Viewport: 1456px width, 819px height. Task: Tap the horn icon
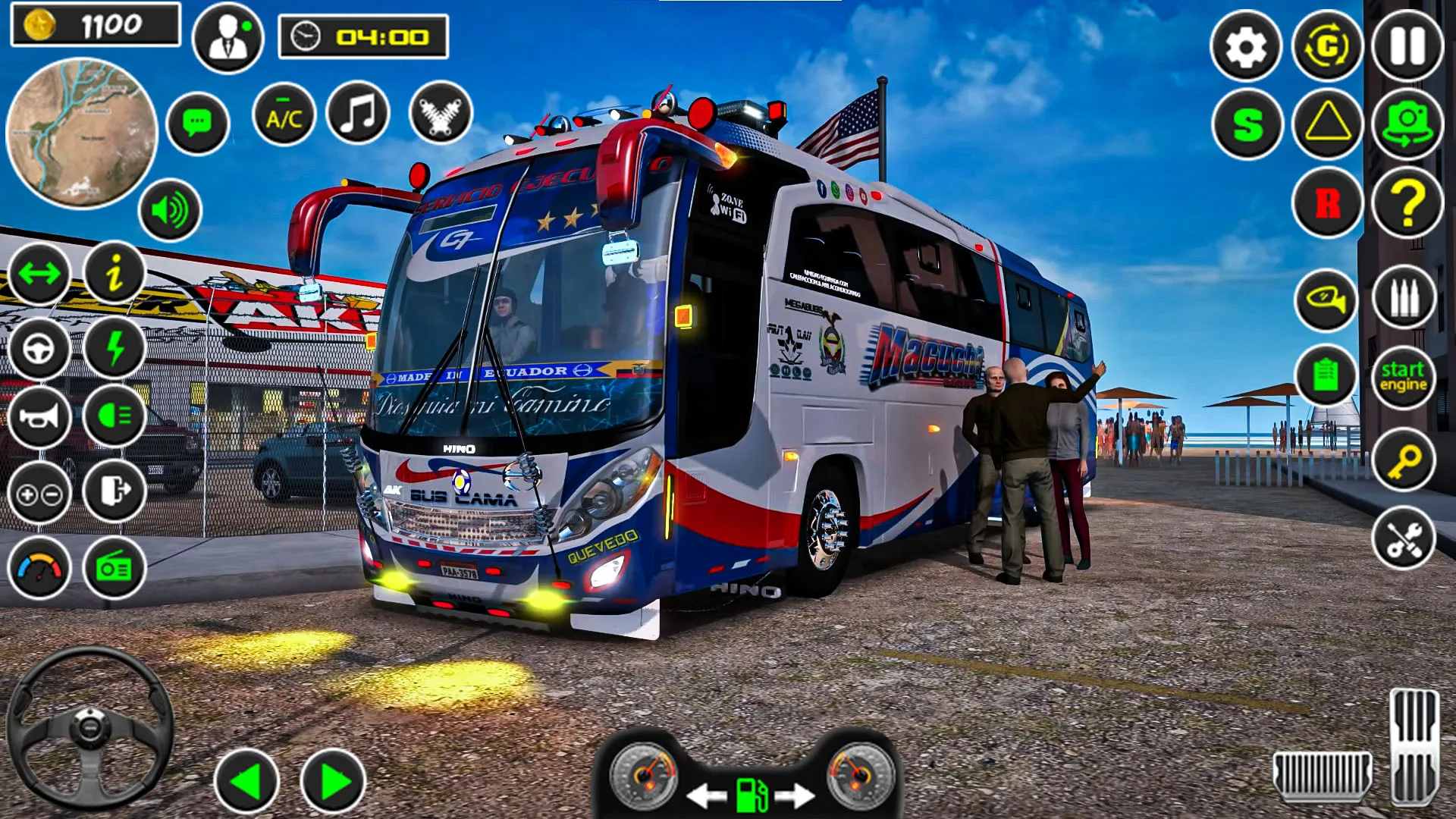click(39, 418)
